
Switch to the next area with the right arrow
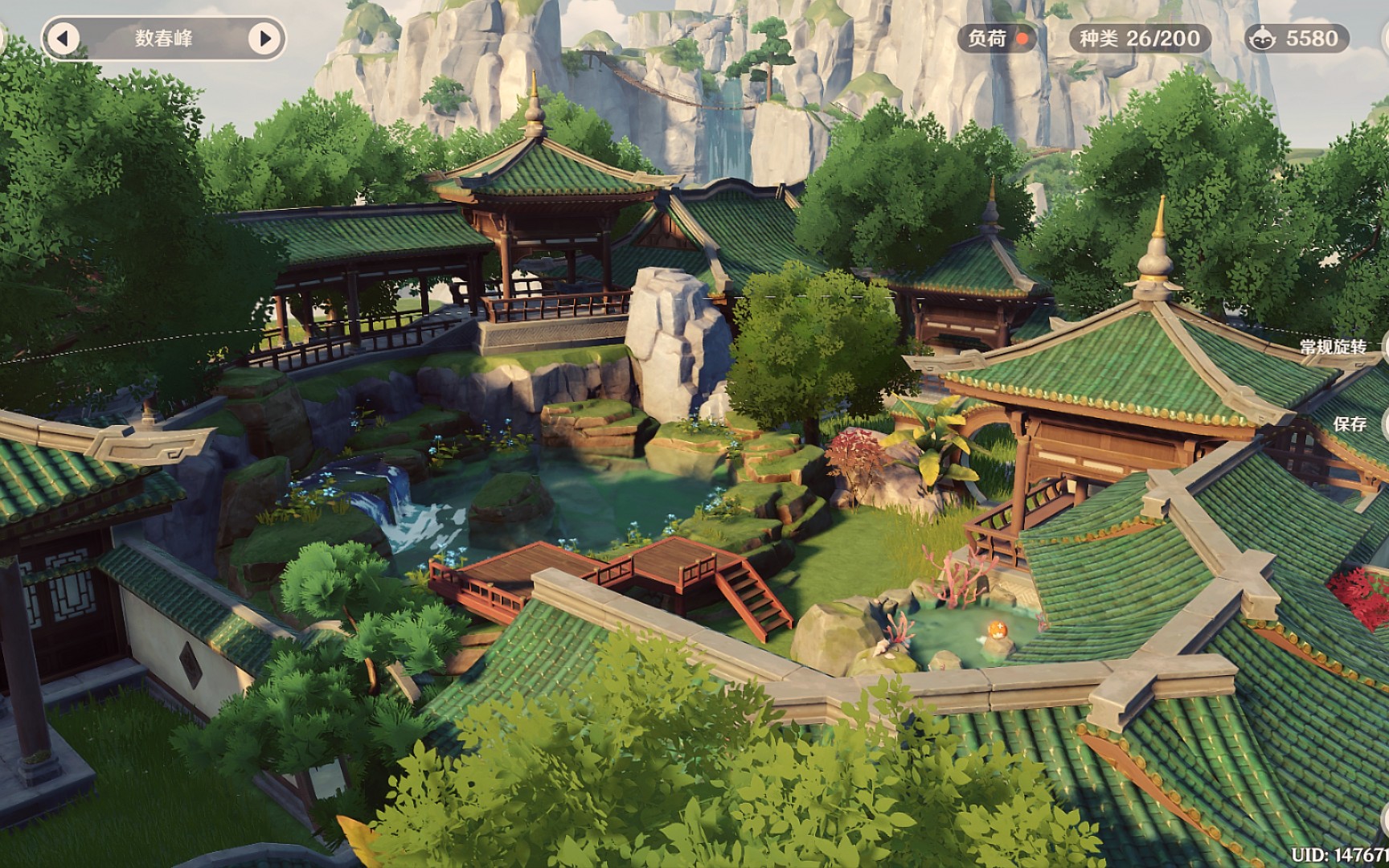264,38
